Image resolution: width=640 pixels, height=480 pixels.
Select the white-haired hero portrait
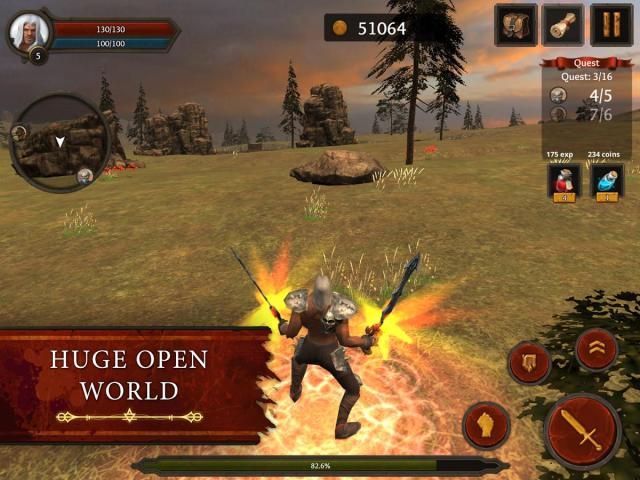pyautogui.click(x=28, y=33)
